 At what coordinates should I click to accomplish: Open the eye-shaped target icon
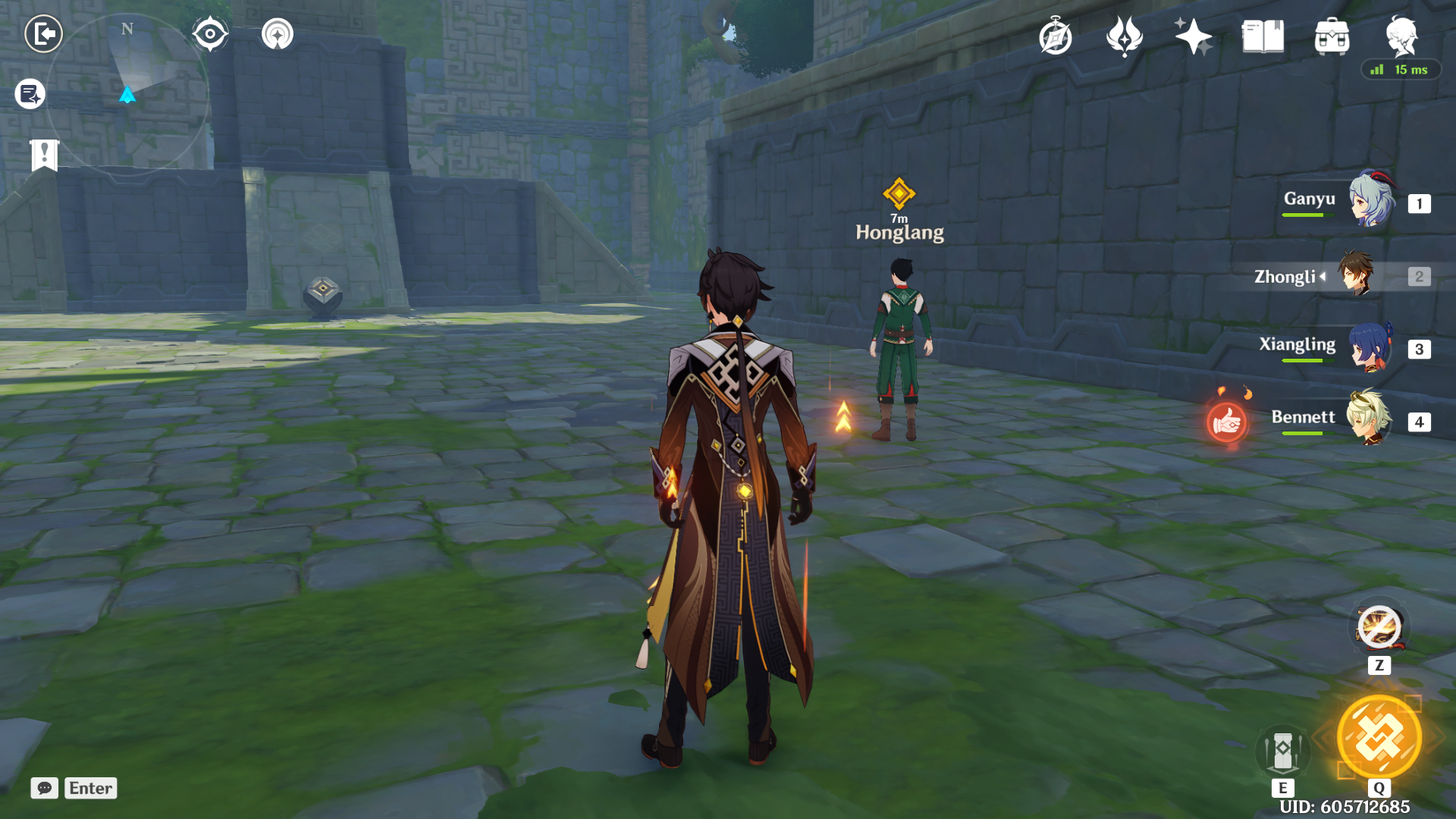[210, 34]
